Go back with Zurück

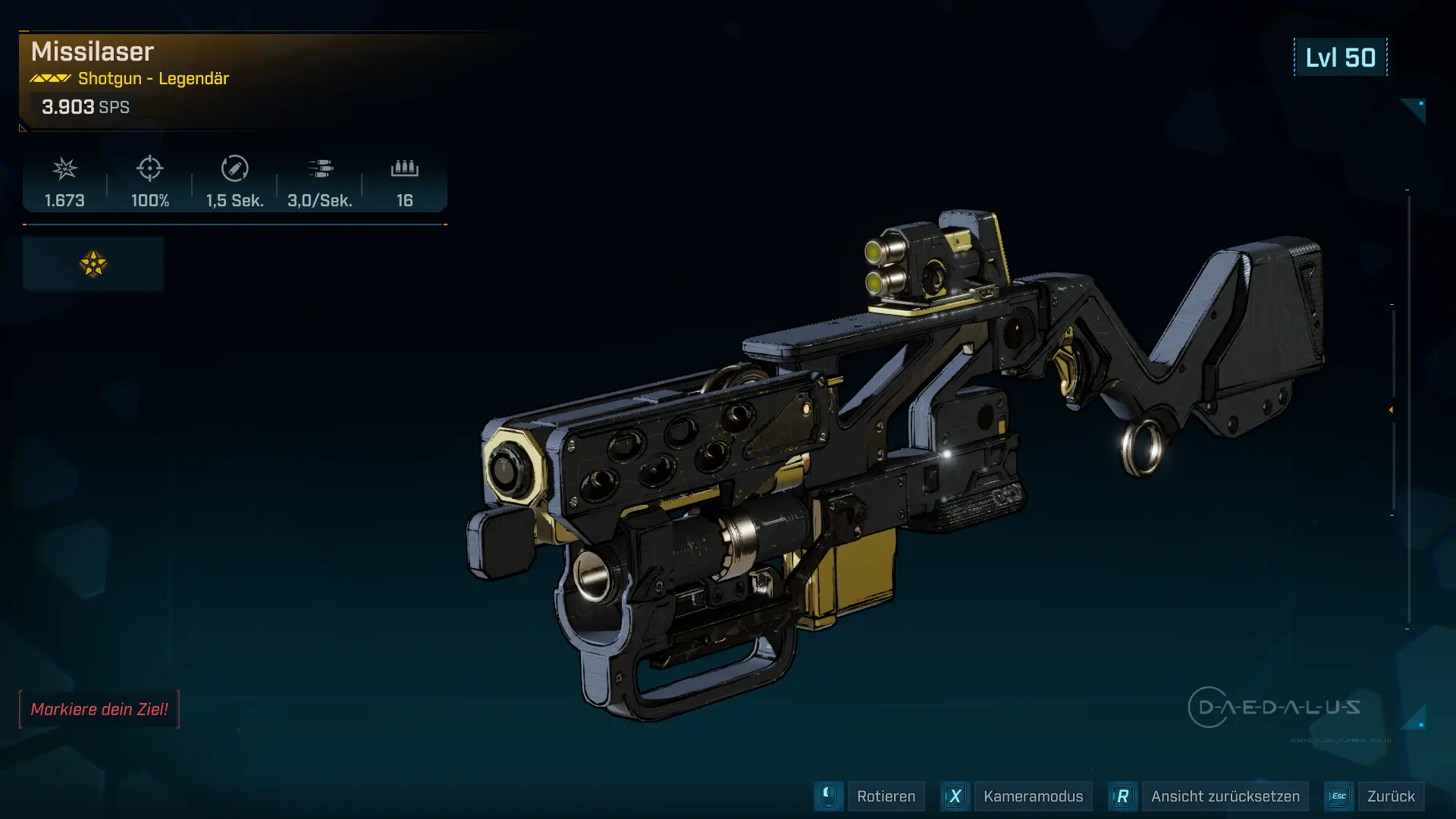(1390, 796)
